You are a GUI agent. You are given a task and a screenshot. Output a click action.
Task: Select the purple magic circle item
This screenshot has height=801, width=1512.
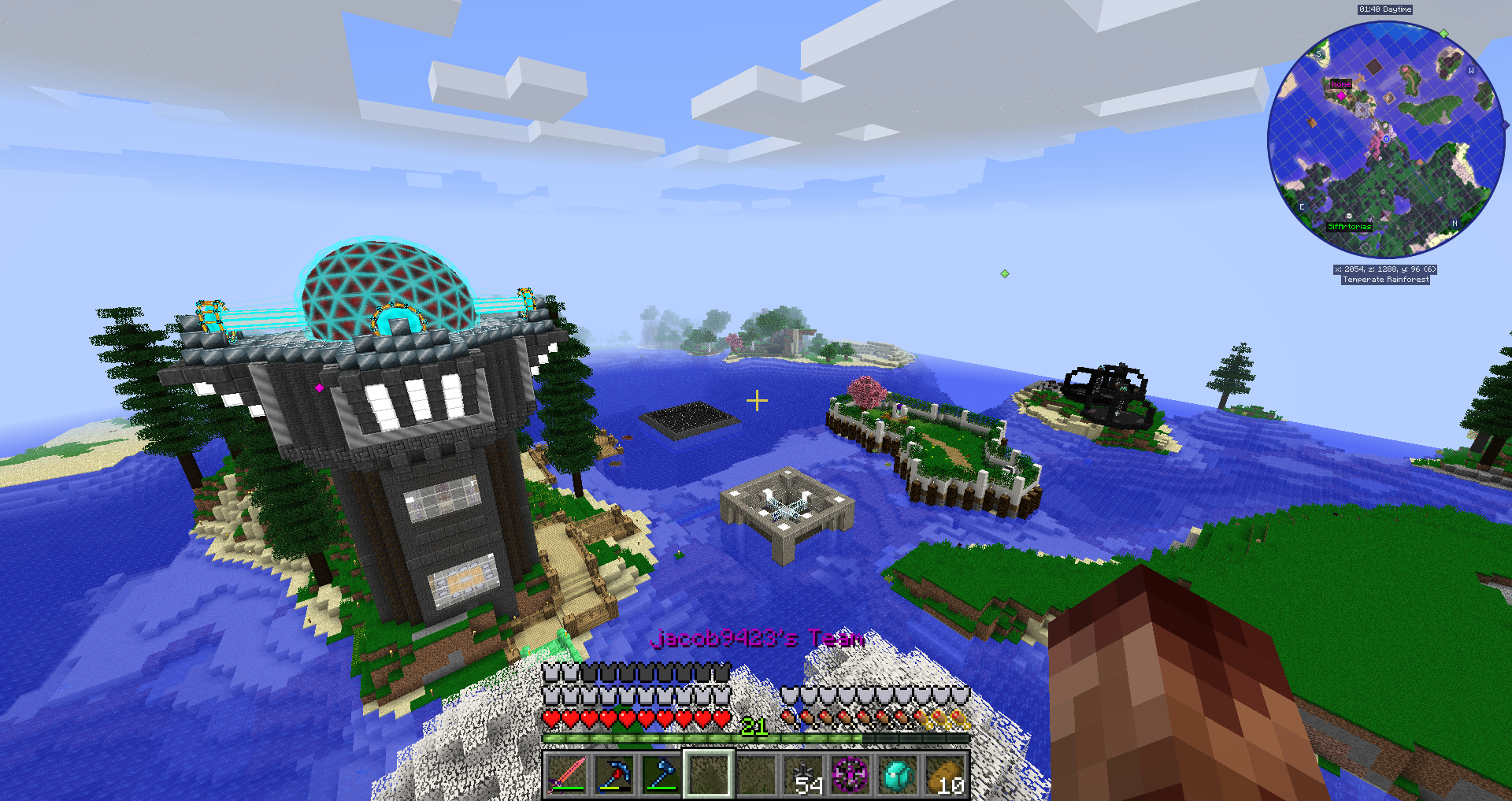point(851,774)
